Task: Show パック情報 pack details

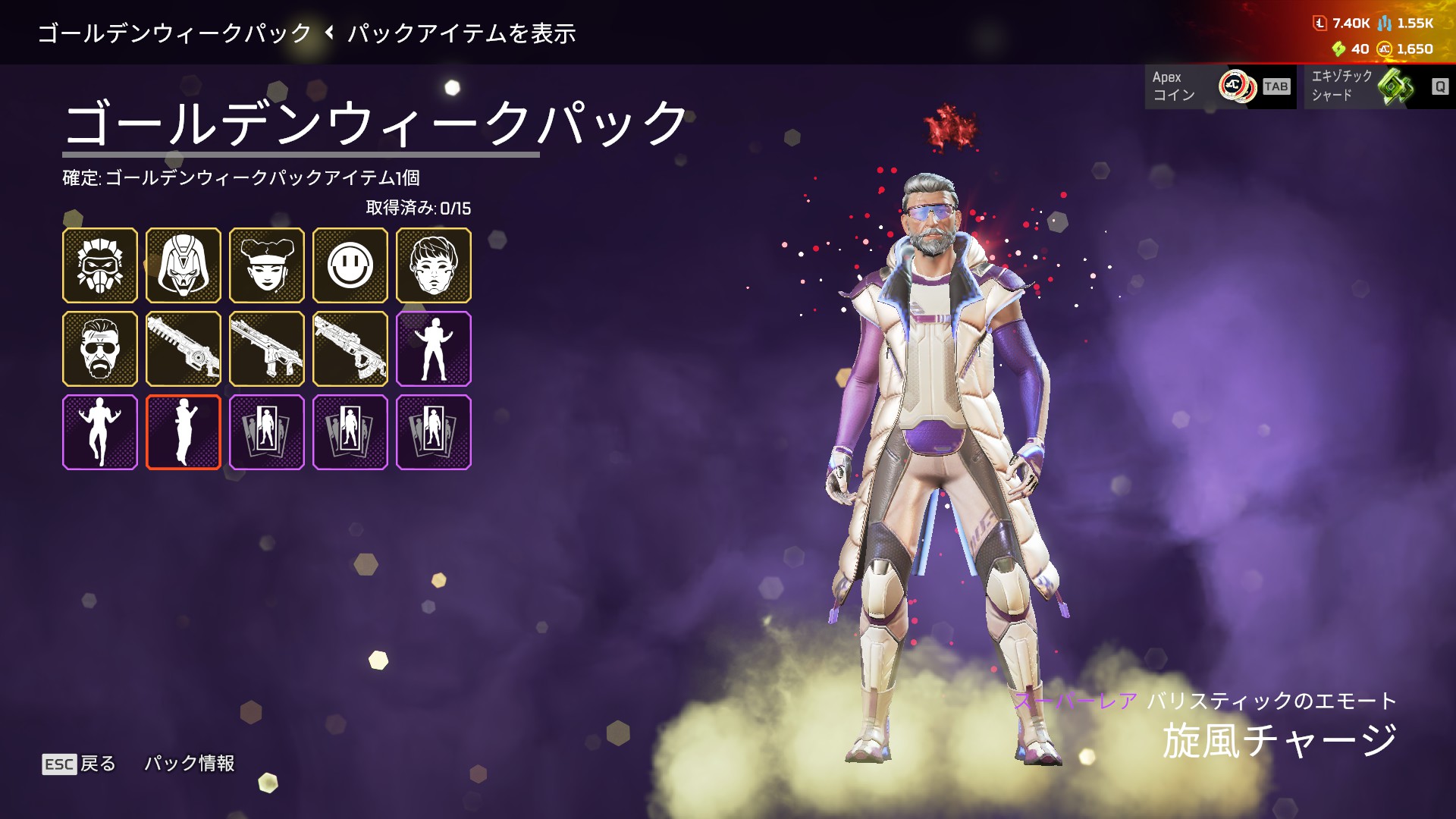Action: pyautogui.click(x=190, y=764)
